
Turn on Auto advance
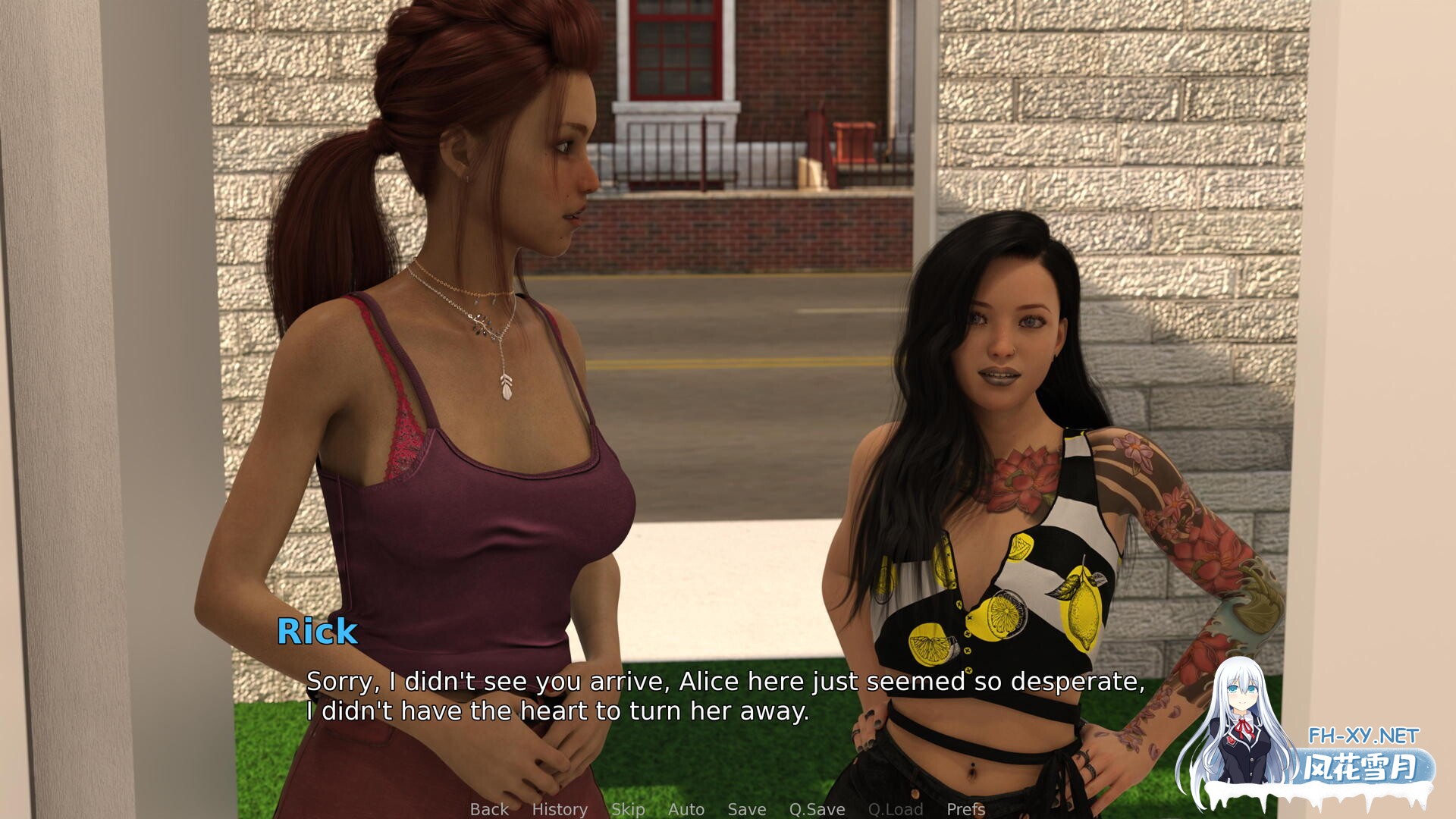pos(686,809)
